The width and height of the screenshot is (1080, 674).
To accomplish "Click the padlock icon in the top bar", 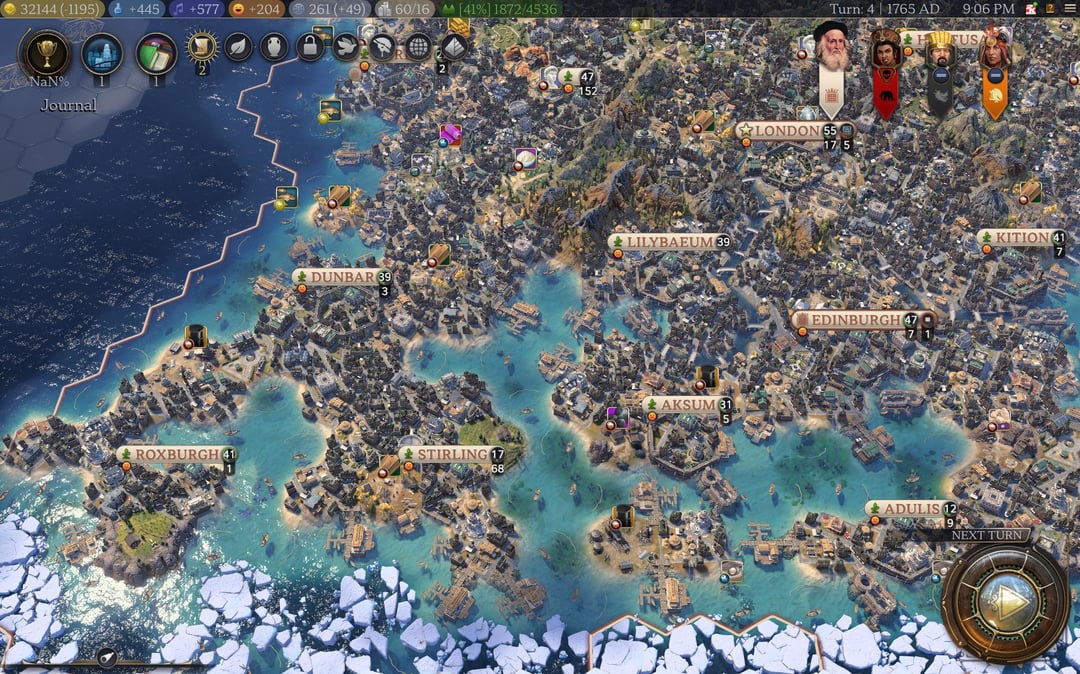I will [x=310, y=46].
